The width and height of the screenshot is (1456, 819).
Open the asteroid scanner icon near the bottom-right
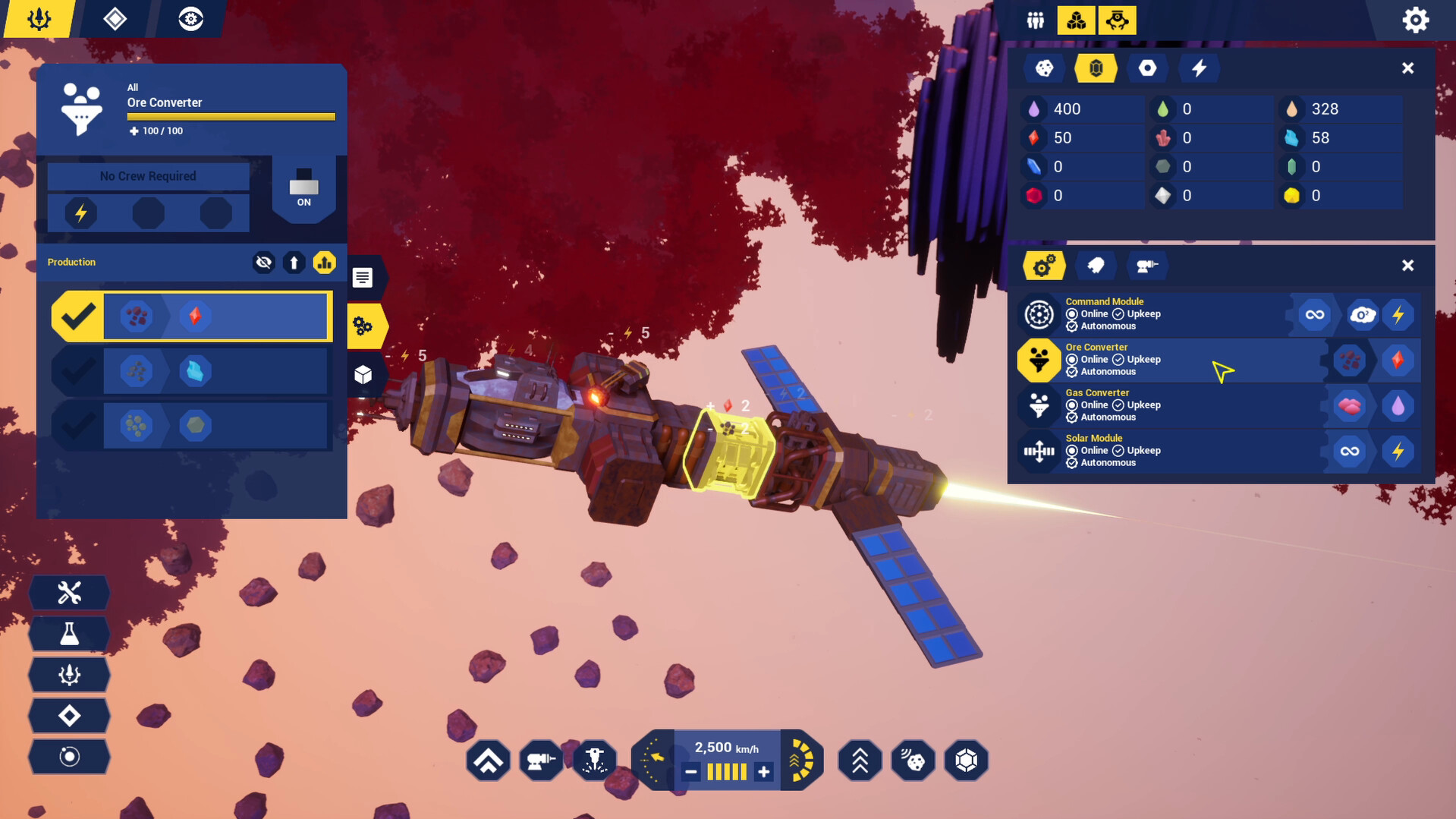[x=913, y=760]
